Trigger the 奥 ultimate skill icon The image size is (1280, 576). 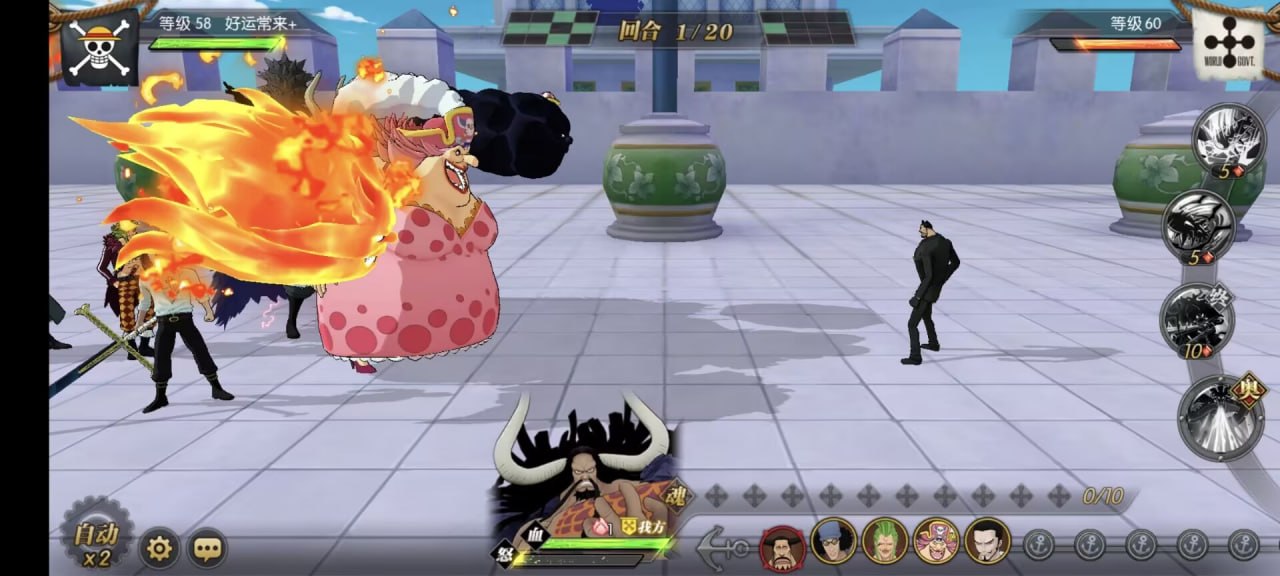[x=1221, y=416]
